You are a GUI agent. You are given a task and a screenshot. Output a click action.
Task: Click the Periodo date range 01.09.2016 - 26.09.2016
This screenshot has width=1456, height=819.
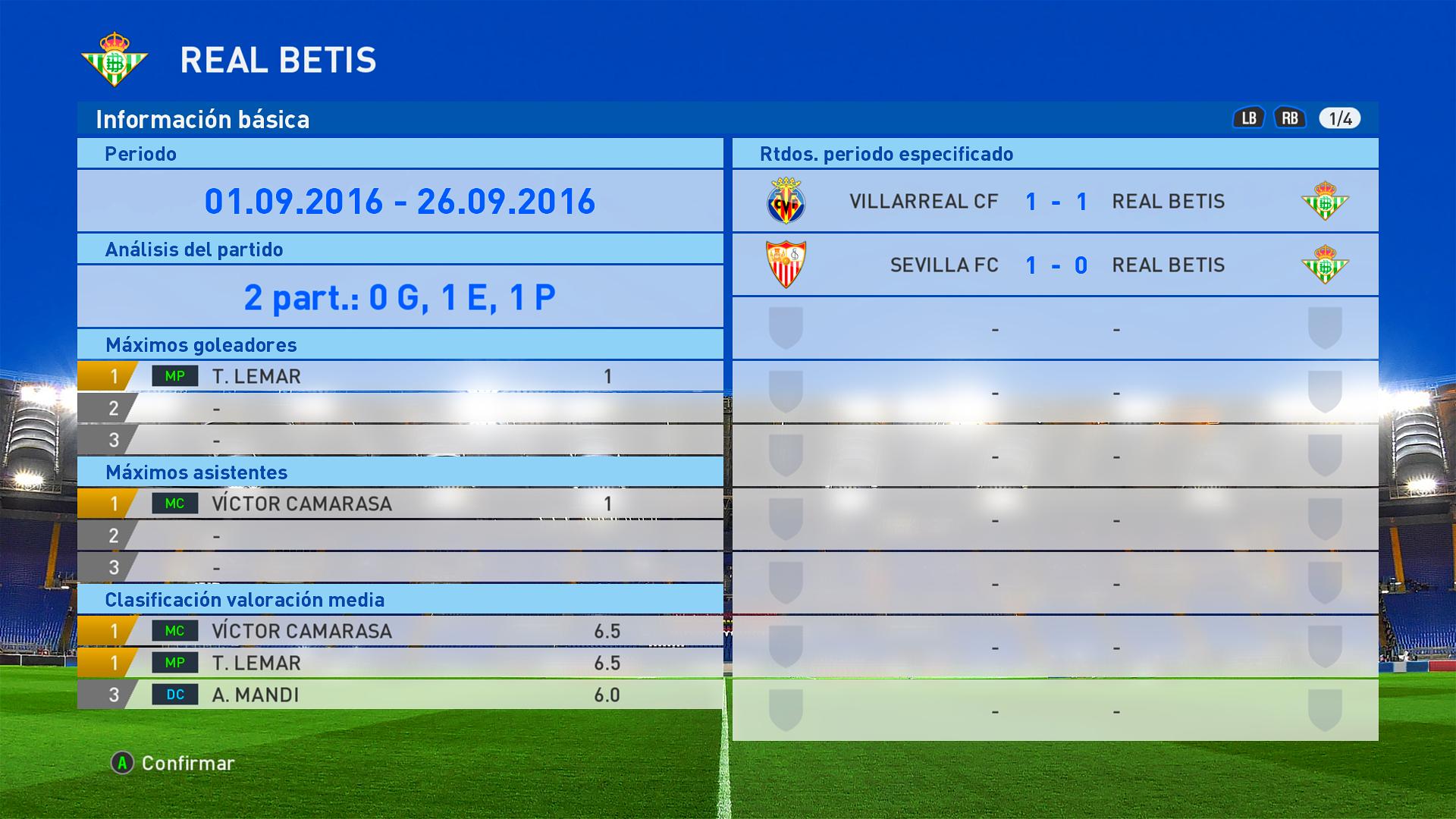[x=400, y=202]
